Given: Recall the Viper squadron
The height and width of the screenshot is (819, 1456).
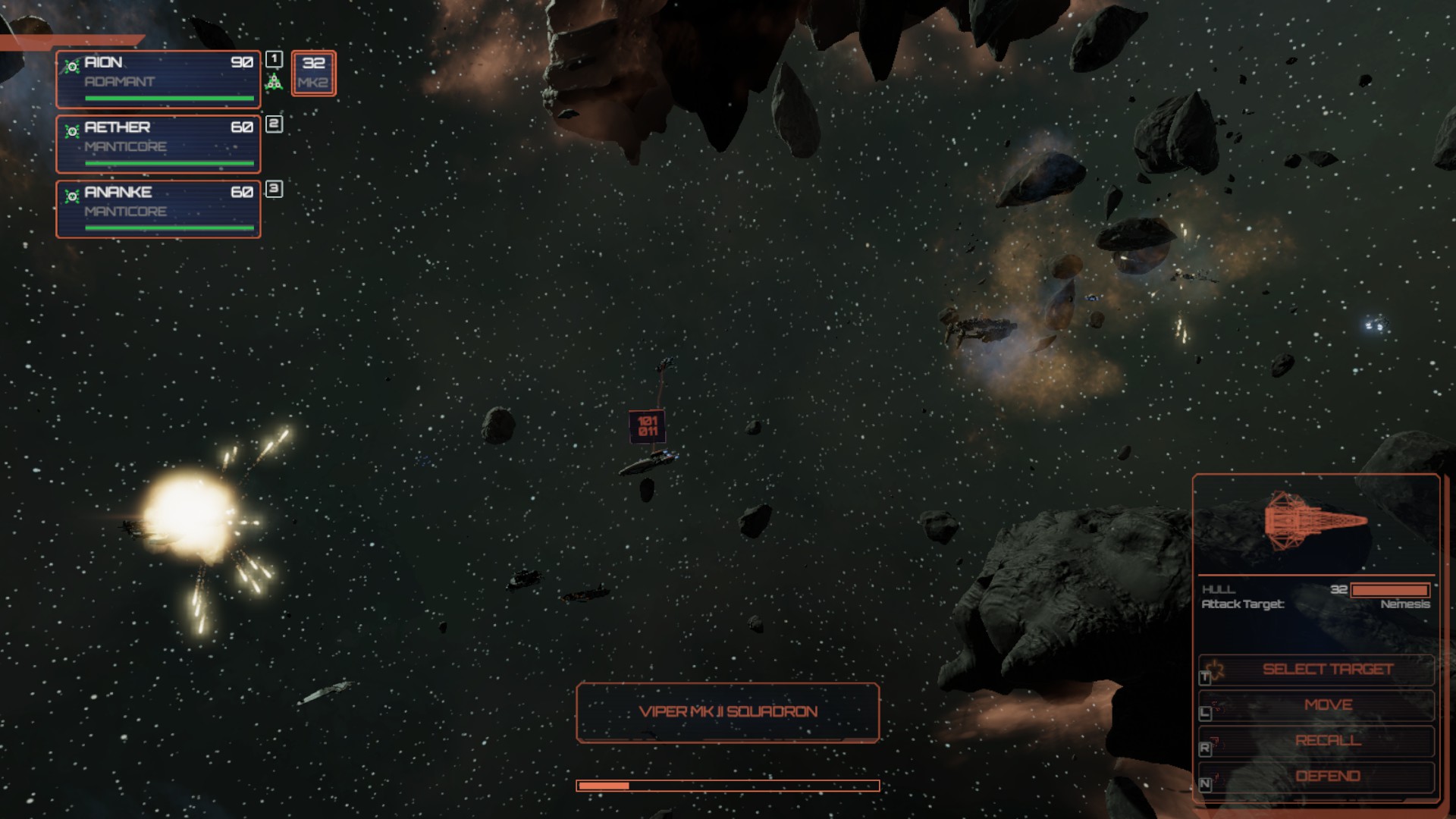Looking at the screenshot, I should 1327,741.
